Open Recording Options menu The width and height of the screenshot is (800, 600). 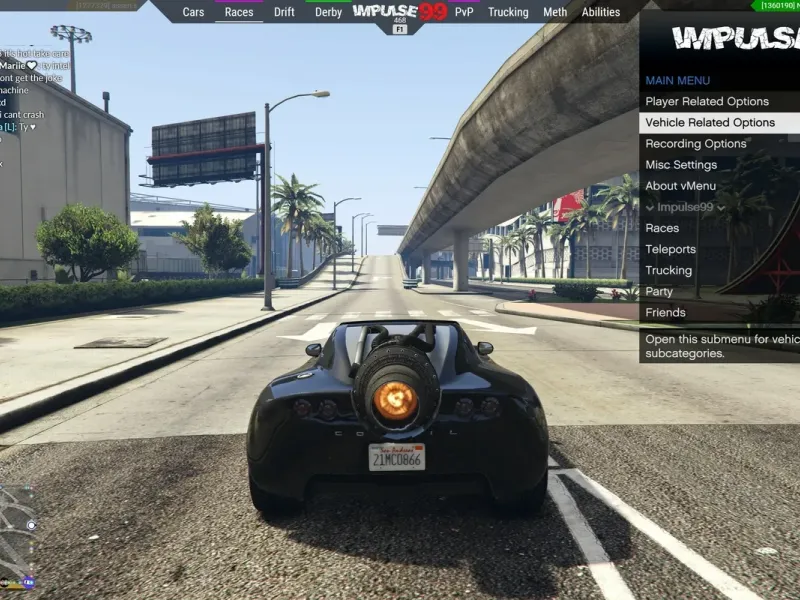pos(696,143)
